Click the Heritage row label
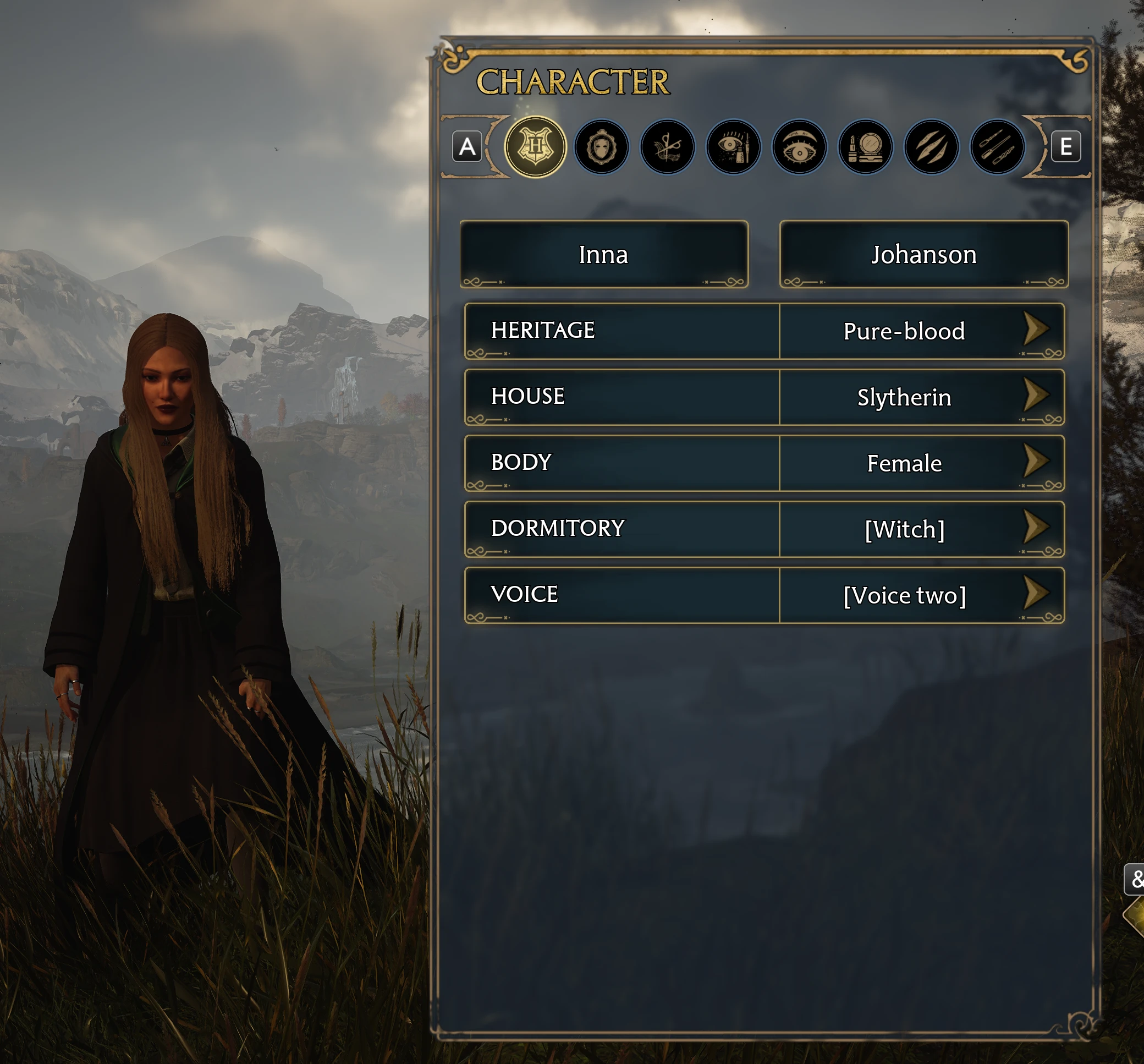This screenshot has height=1064, width=1144. coord(543,330)
